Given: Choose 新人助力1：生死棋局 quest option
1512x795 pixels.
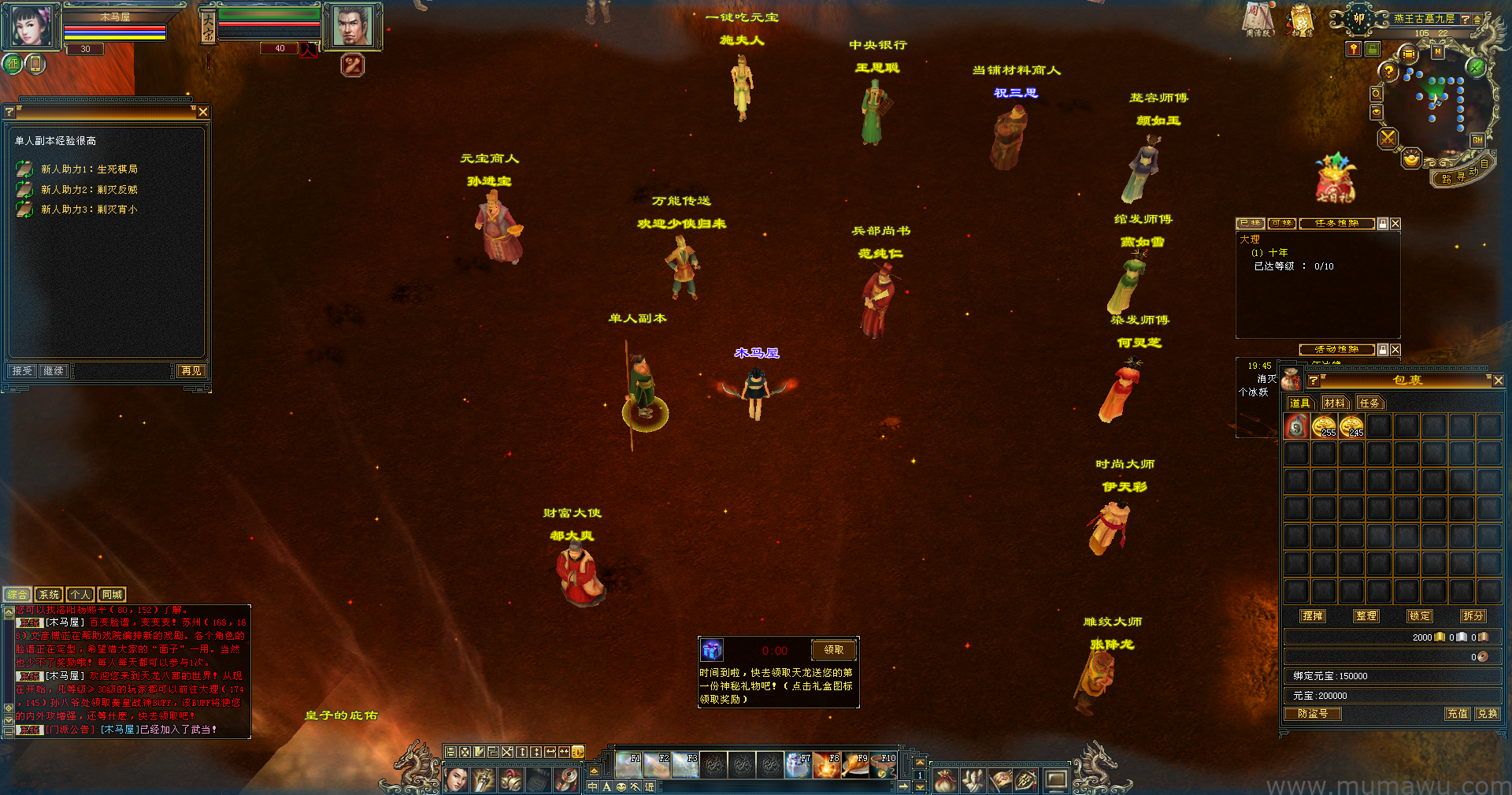Looking at the screenshot, I should (88, 169).
